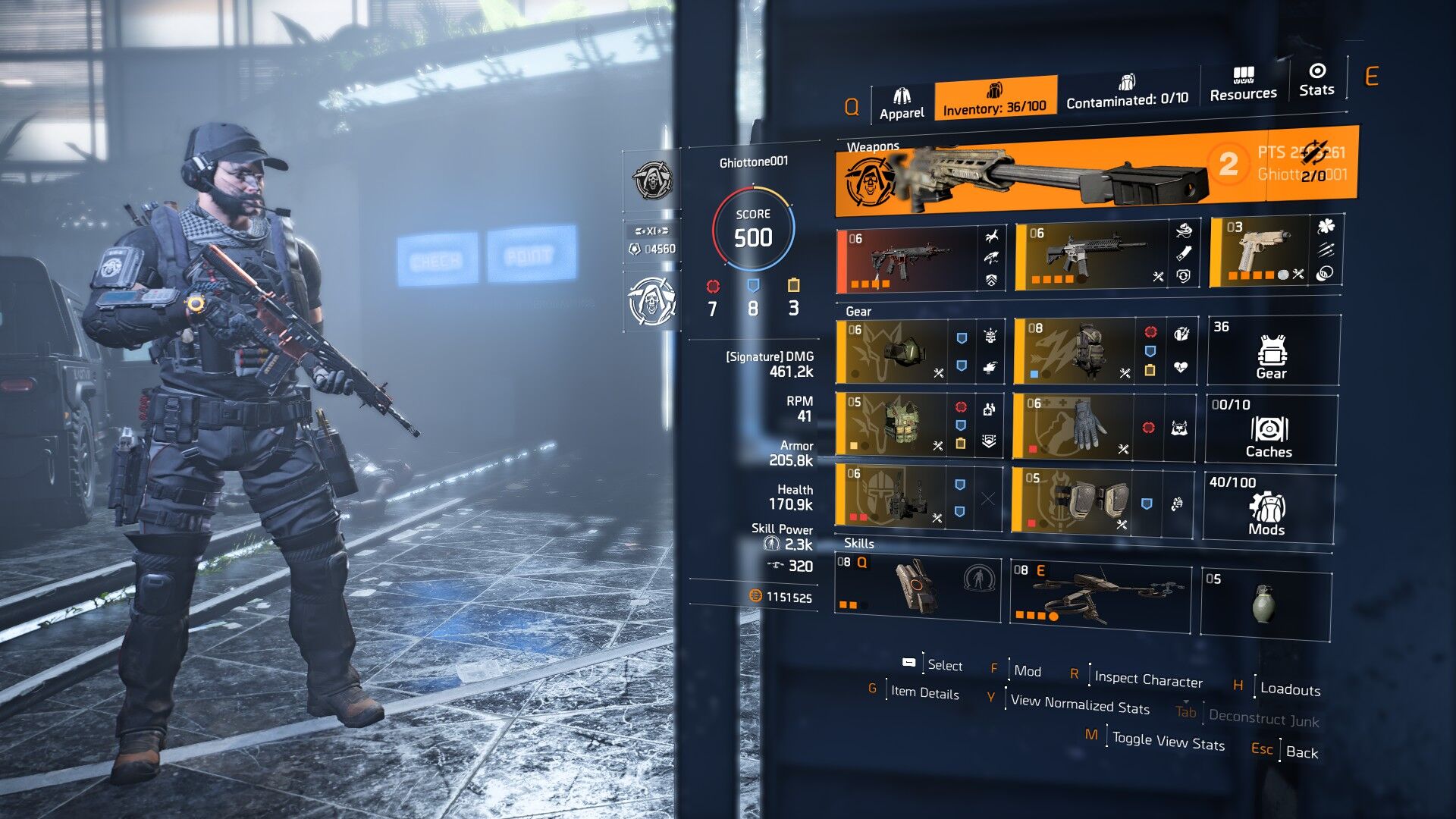1456x819 pixels.
Task: Select the equipped kneepads gear slot
Action: click(x=1075, y=500)
